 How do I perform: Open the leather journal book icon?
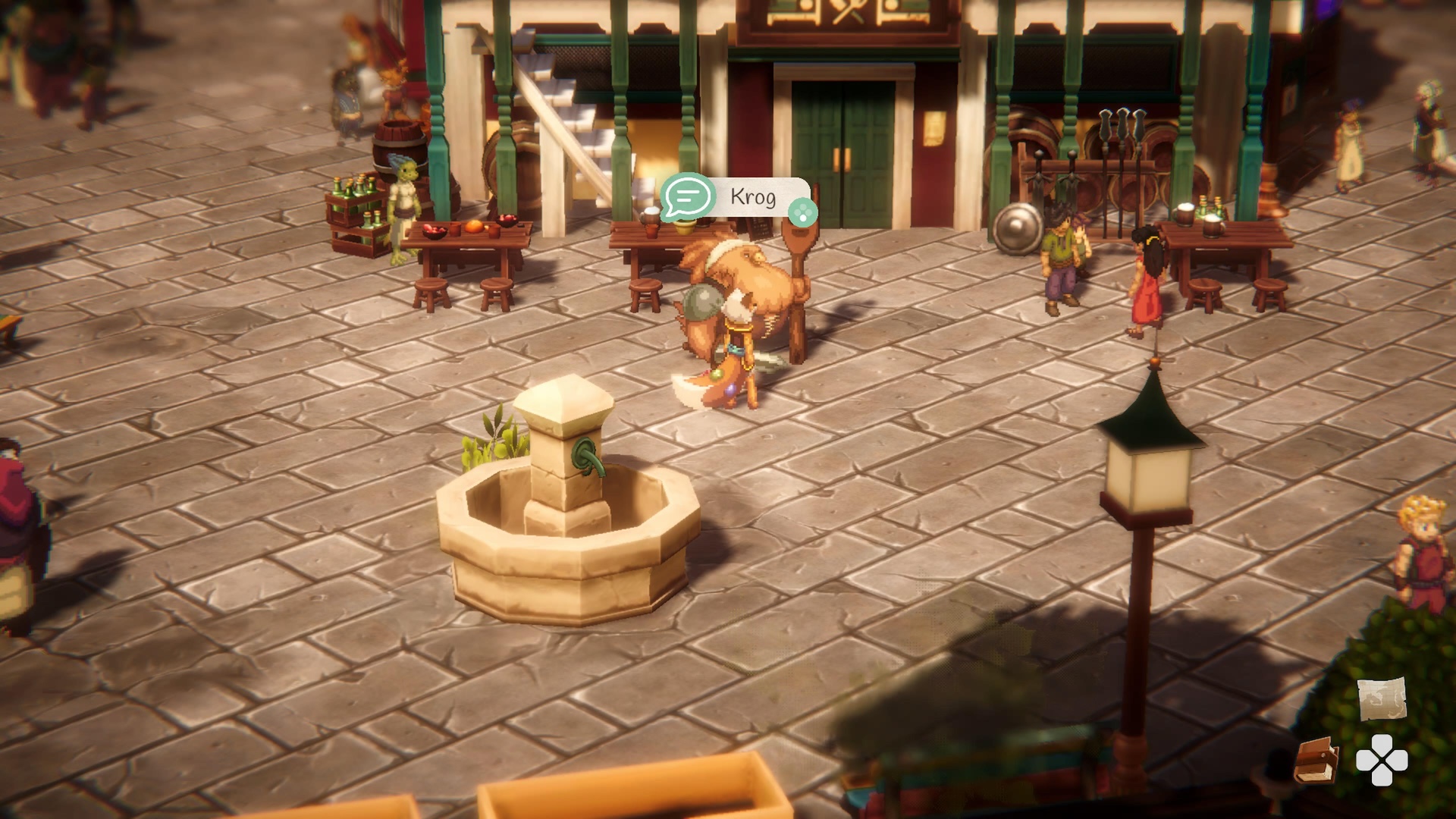(1316, 761)
